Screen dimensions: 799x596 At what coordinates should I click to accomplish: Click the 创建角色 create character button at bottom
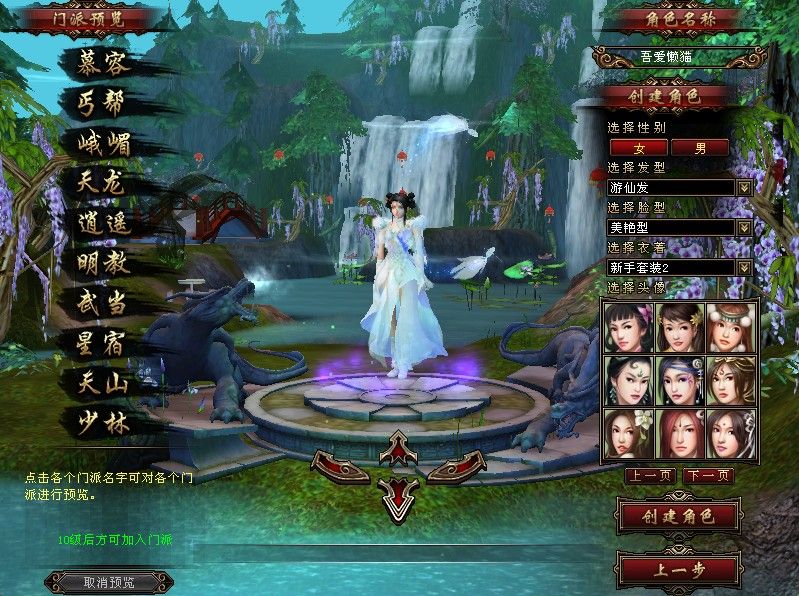point(679,517)
